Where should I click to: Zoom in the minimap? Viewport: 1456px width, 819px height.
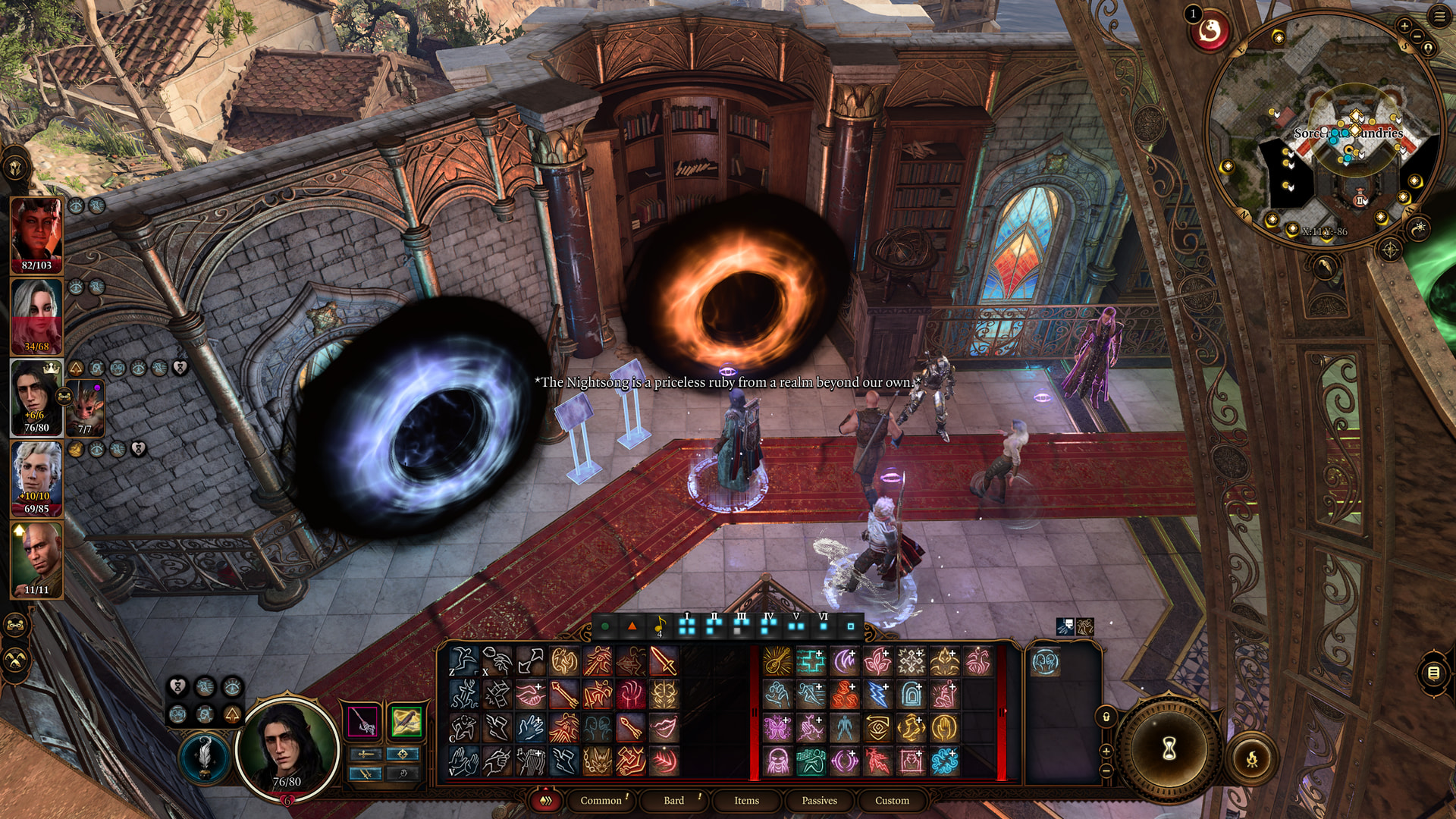pos(1404,27)
